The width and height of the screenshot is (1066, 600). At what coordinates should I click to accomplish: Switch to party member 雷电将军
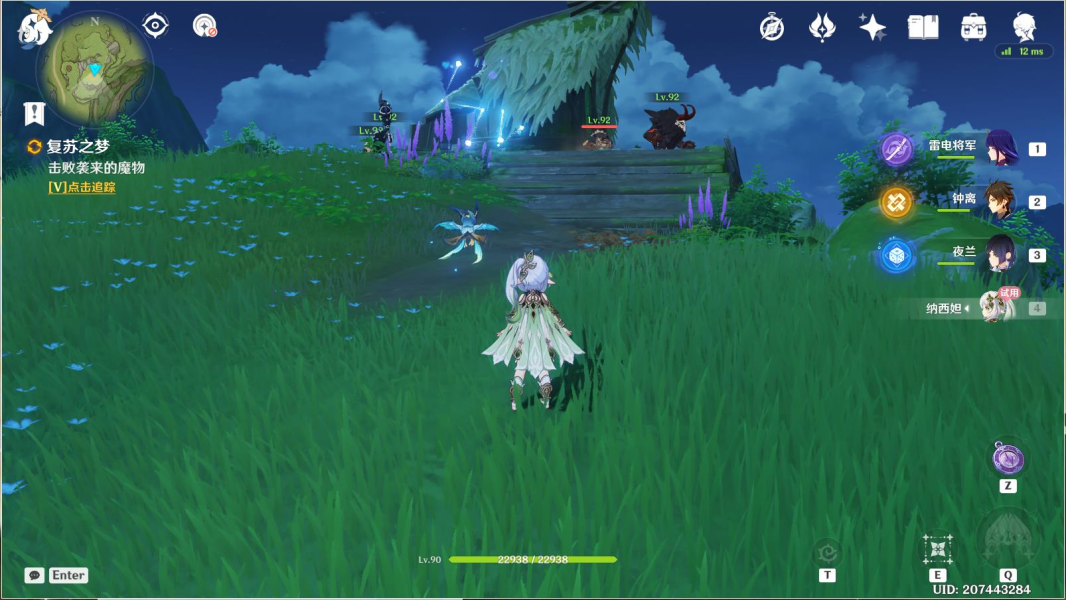1000,149
